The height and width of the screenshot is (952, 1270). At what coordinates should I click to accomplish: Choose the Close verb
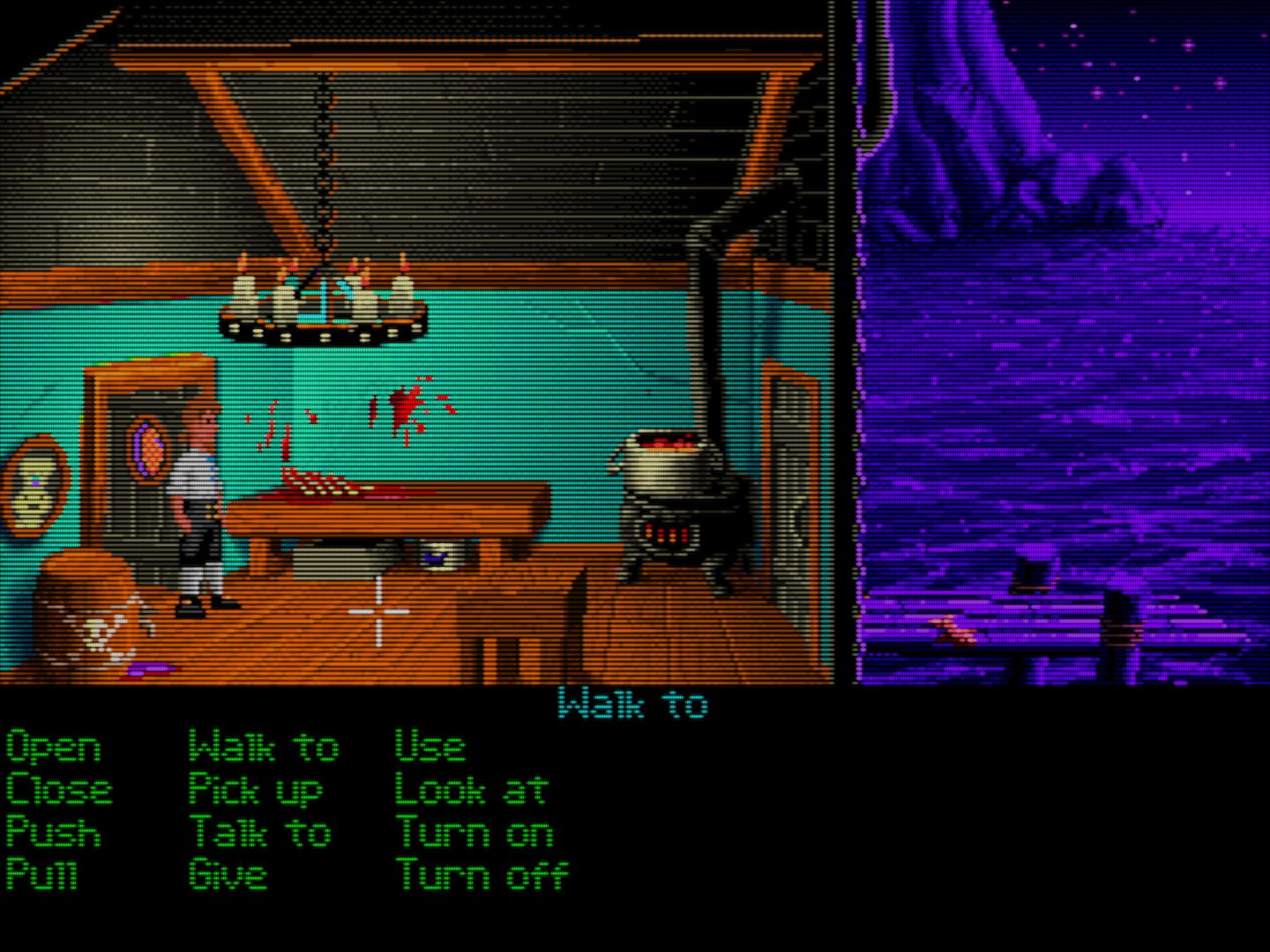59,789
